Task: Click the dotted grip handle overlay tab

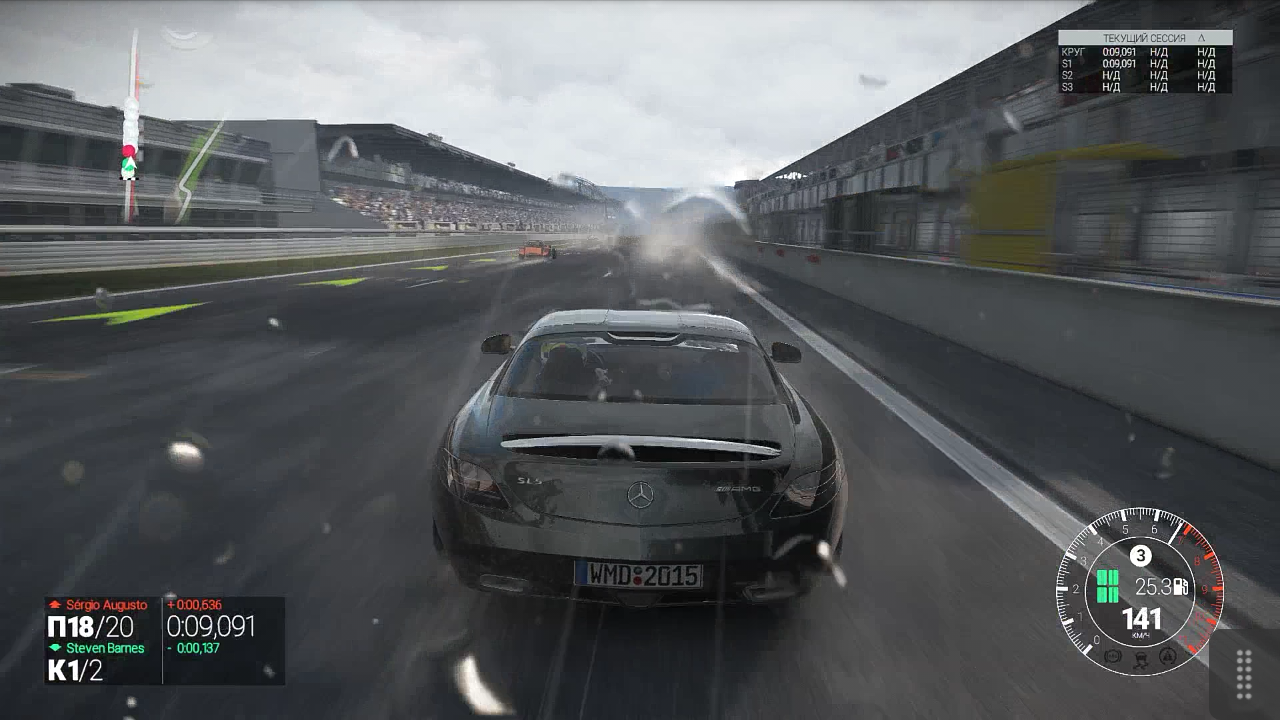Action: [1244, 673]
